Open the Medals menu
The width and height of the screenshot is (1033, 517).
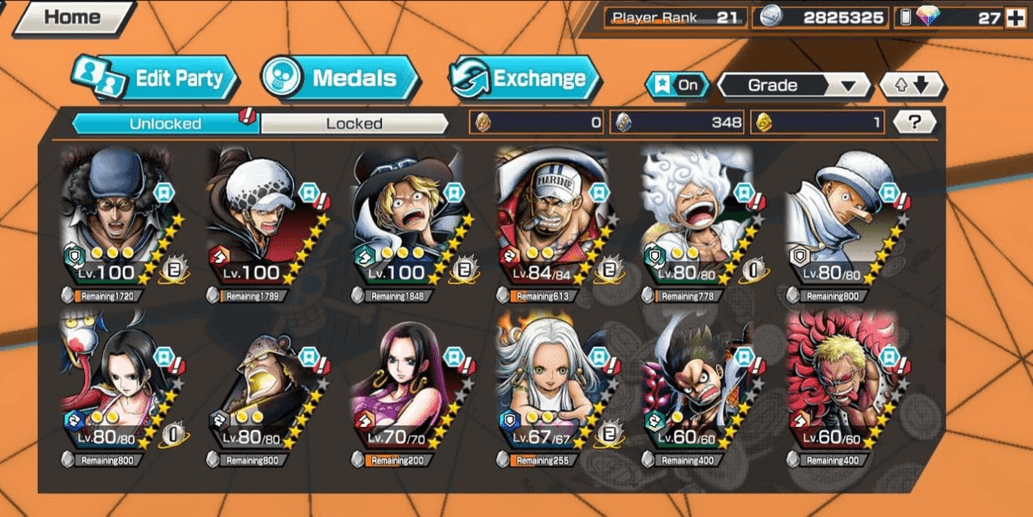tap(340, 78)
